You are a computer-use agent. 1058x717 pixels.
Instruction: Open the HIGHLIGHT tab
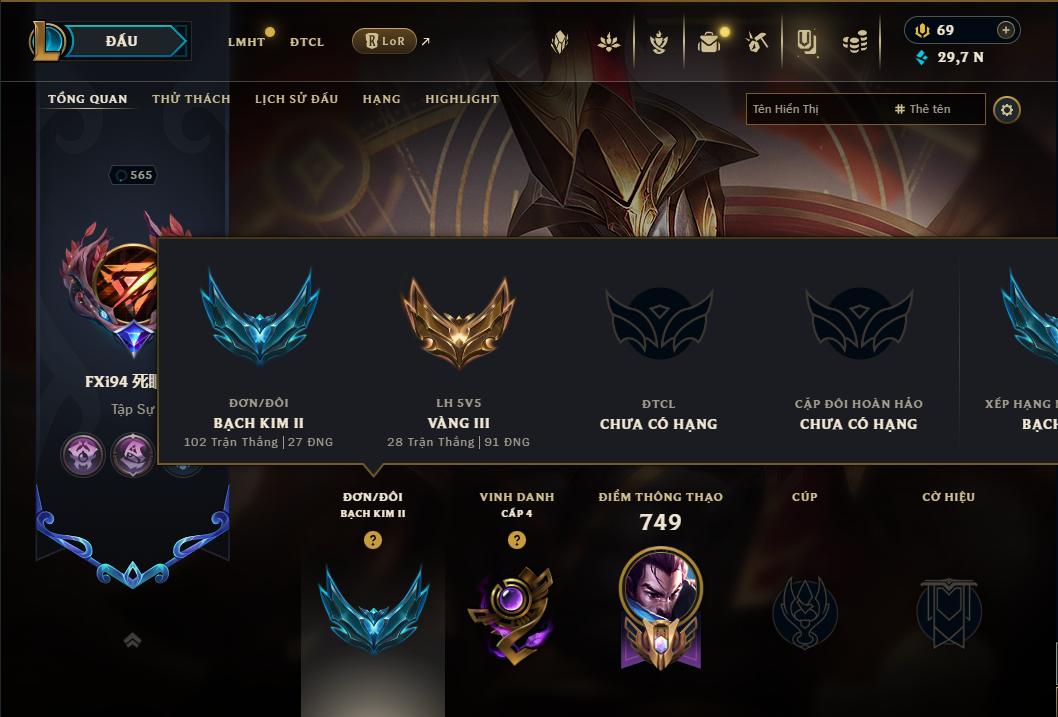click(x=462, y=99)
